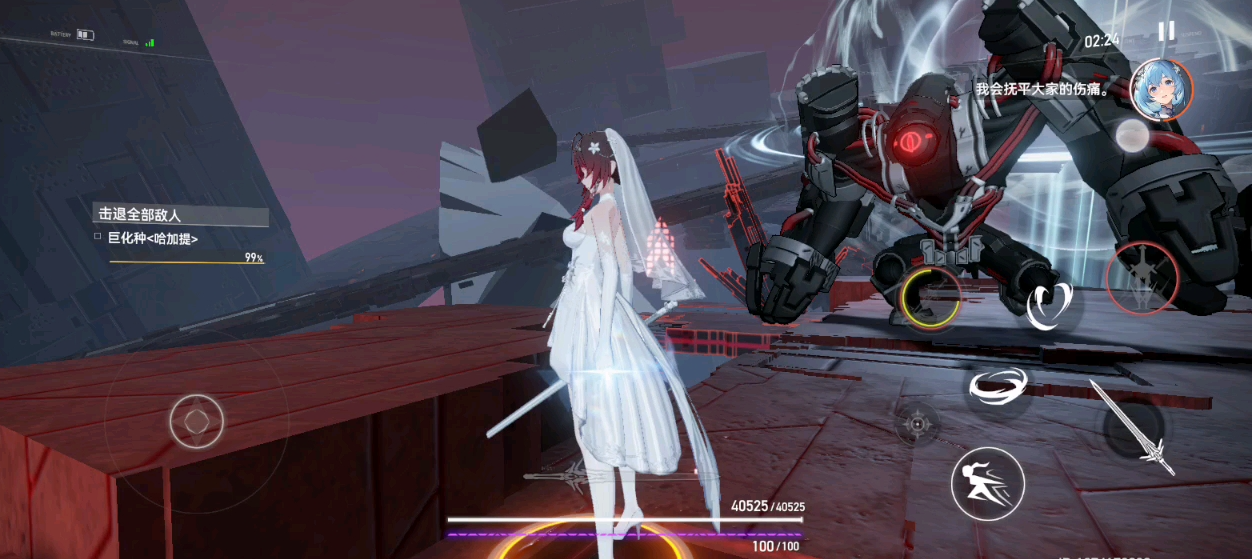Pause the battle

pos(1166,31)
